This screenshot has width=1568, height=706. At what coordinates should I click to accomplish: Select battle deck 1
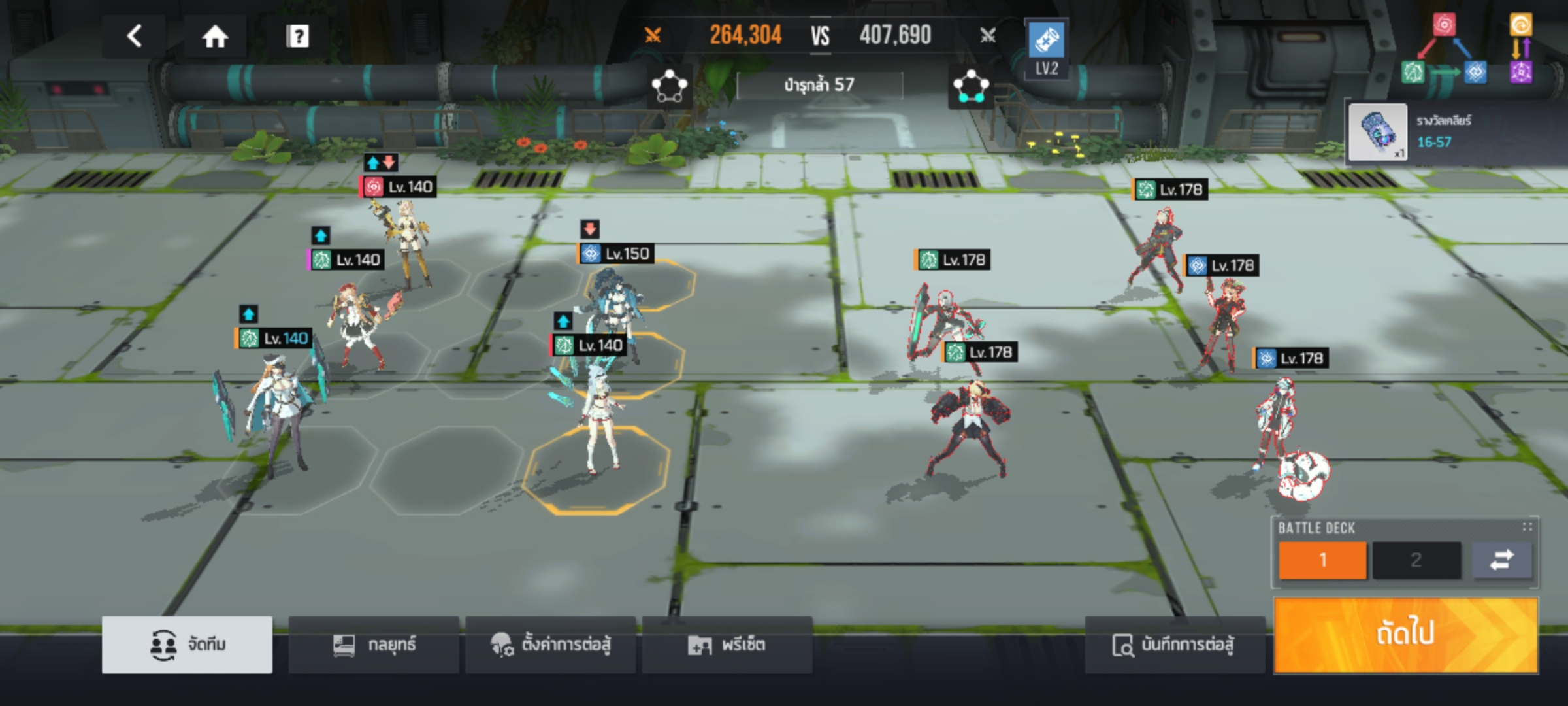pyautogui.click(x=1322, y=560)
